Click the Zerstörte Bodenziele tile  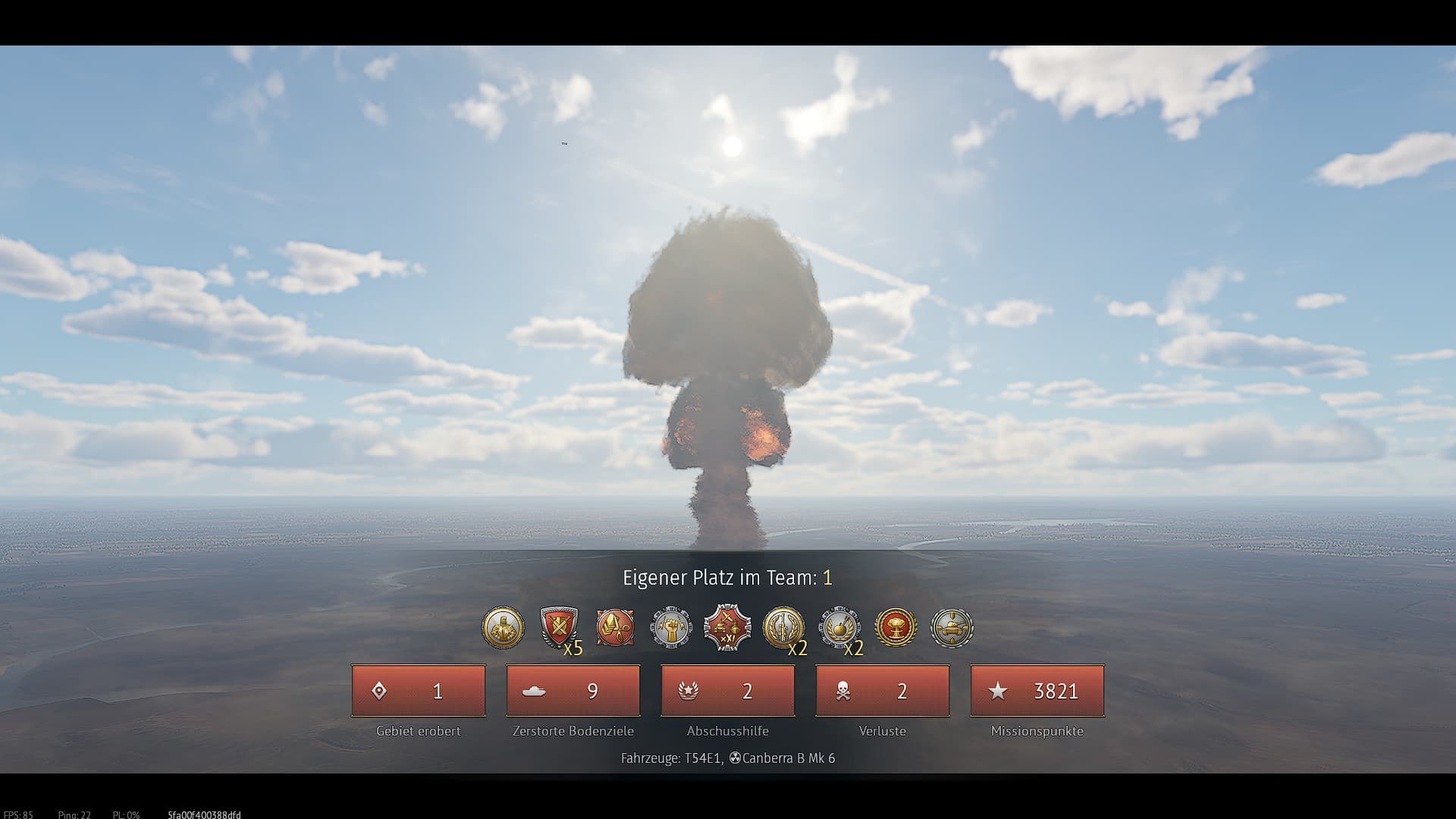coord(573,691)
